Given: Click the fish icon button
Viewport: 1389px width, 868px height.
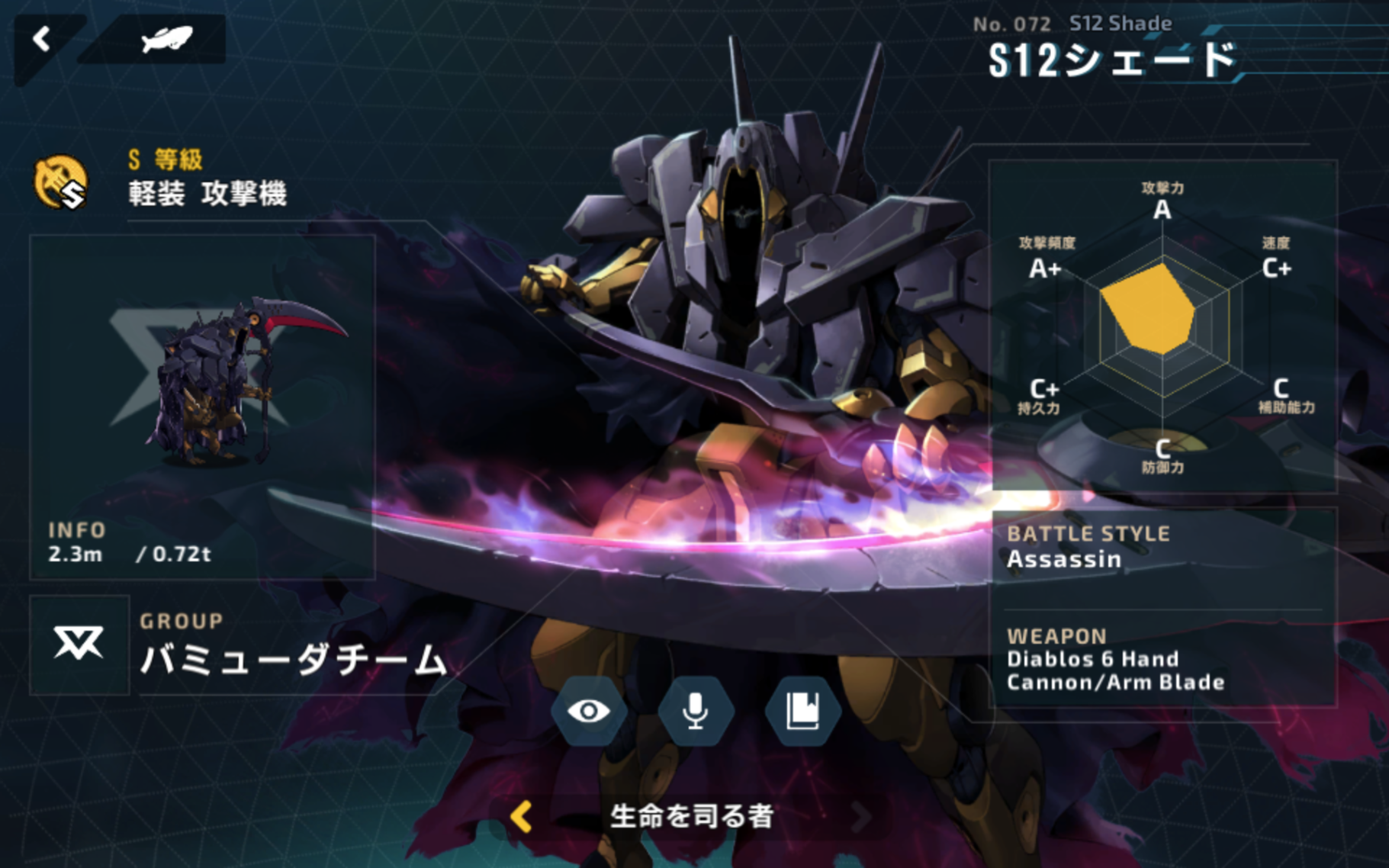Looking at the screenshot, I should [x=166, y=40].
